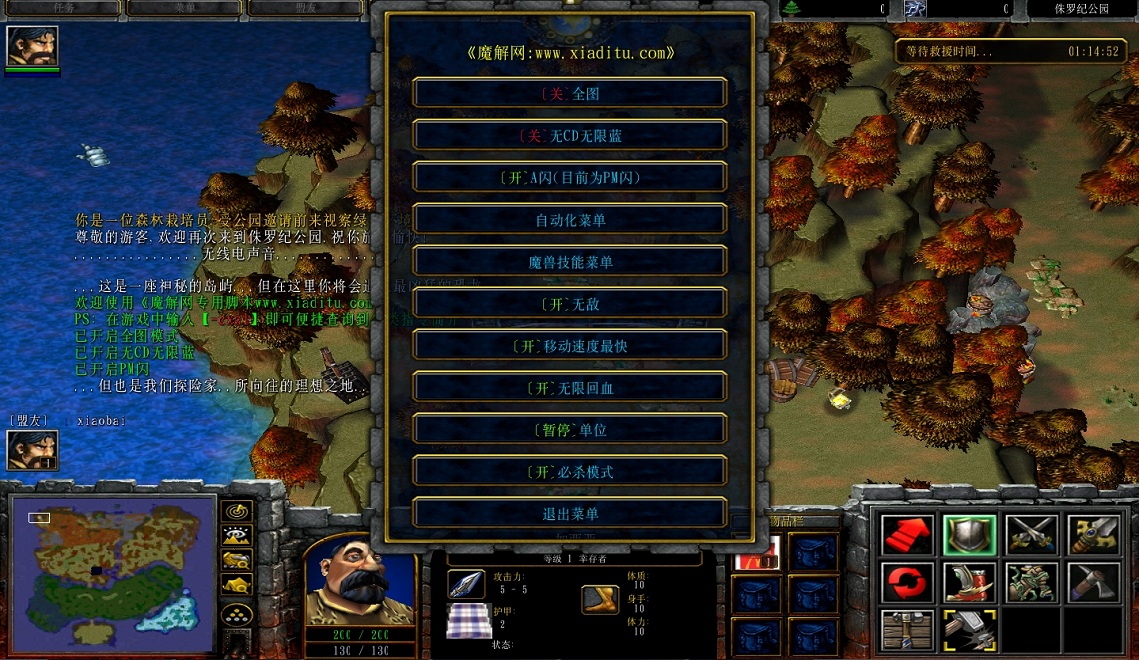This screenshot has height=660, width=1139.
Task: Turn on 必杀模式
Action: point(569,471)
